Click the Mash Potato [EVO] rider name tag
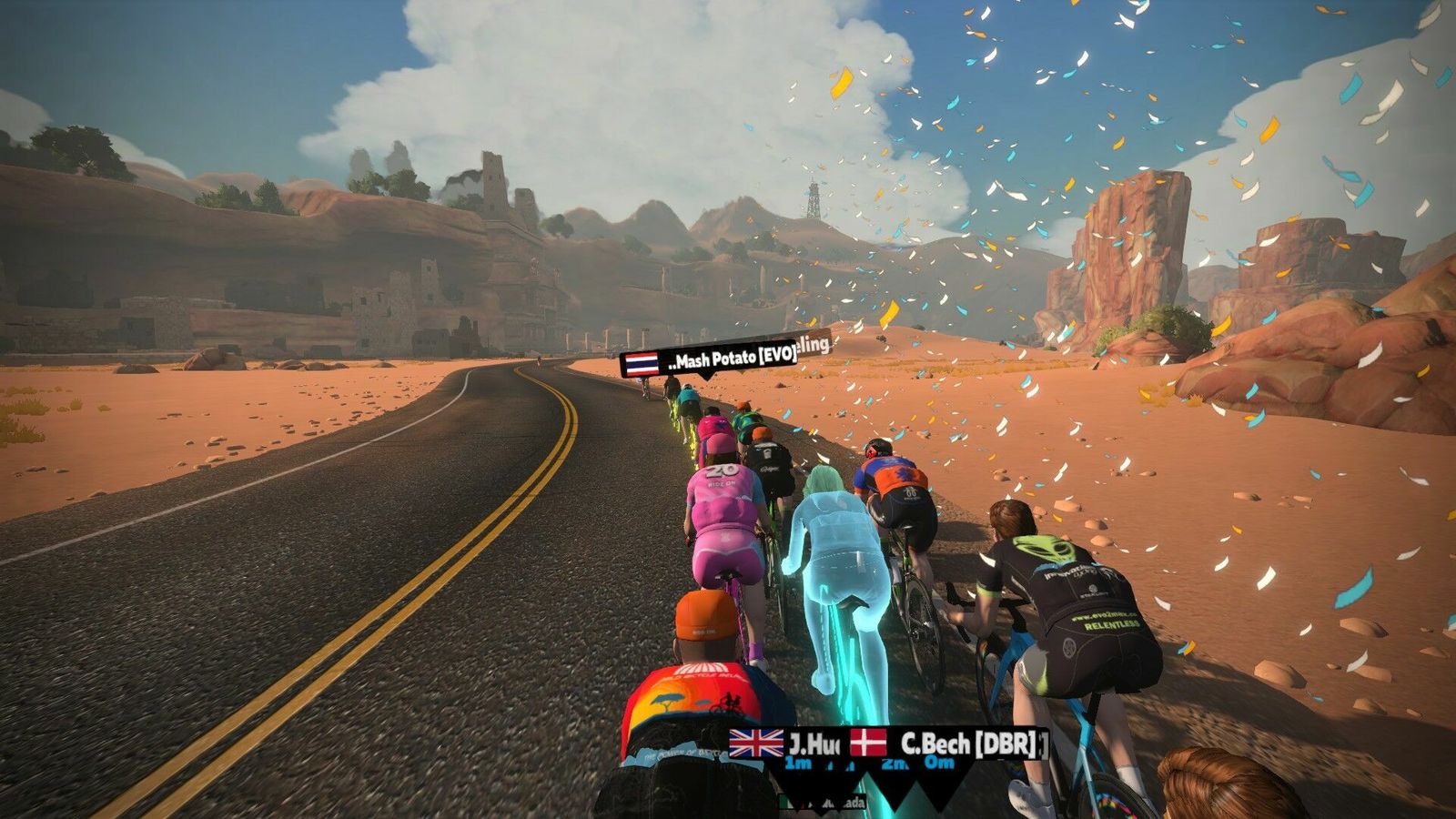 [x=710, y=361]
